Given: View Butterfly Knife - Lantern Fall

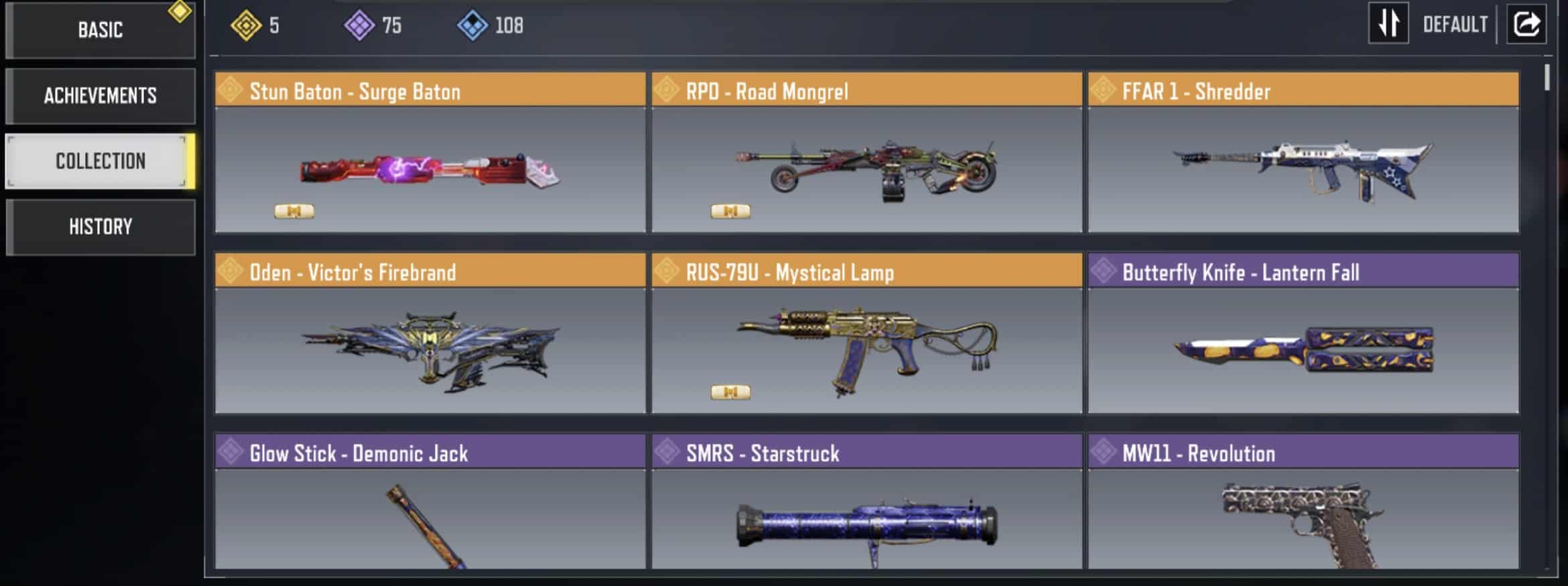Looking at the screenshot, I should (x=1303, y=334).
